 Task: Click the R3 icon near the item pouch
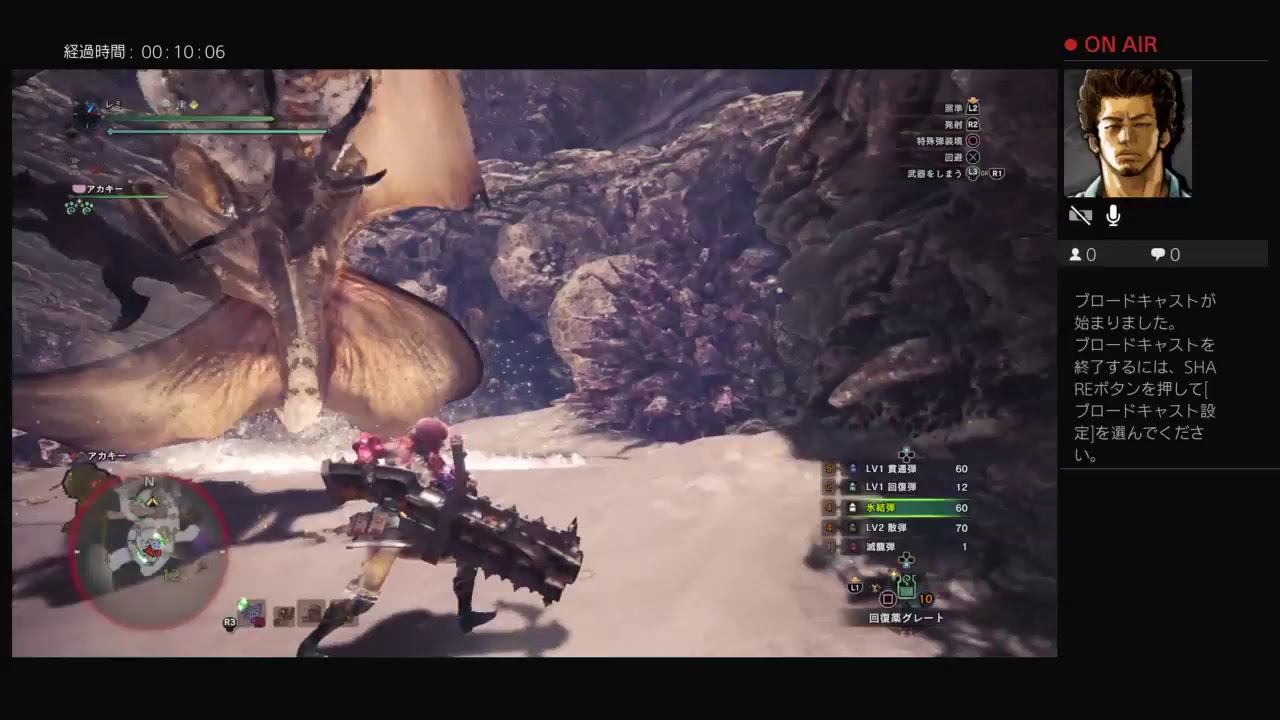point(228,622)
